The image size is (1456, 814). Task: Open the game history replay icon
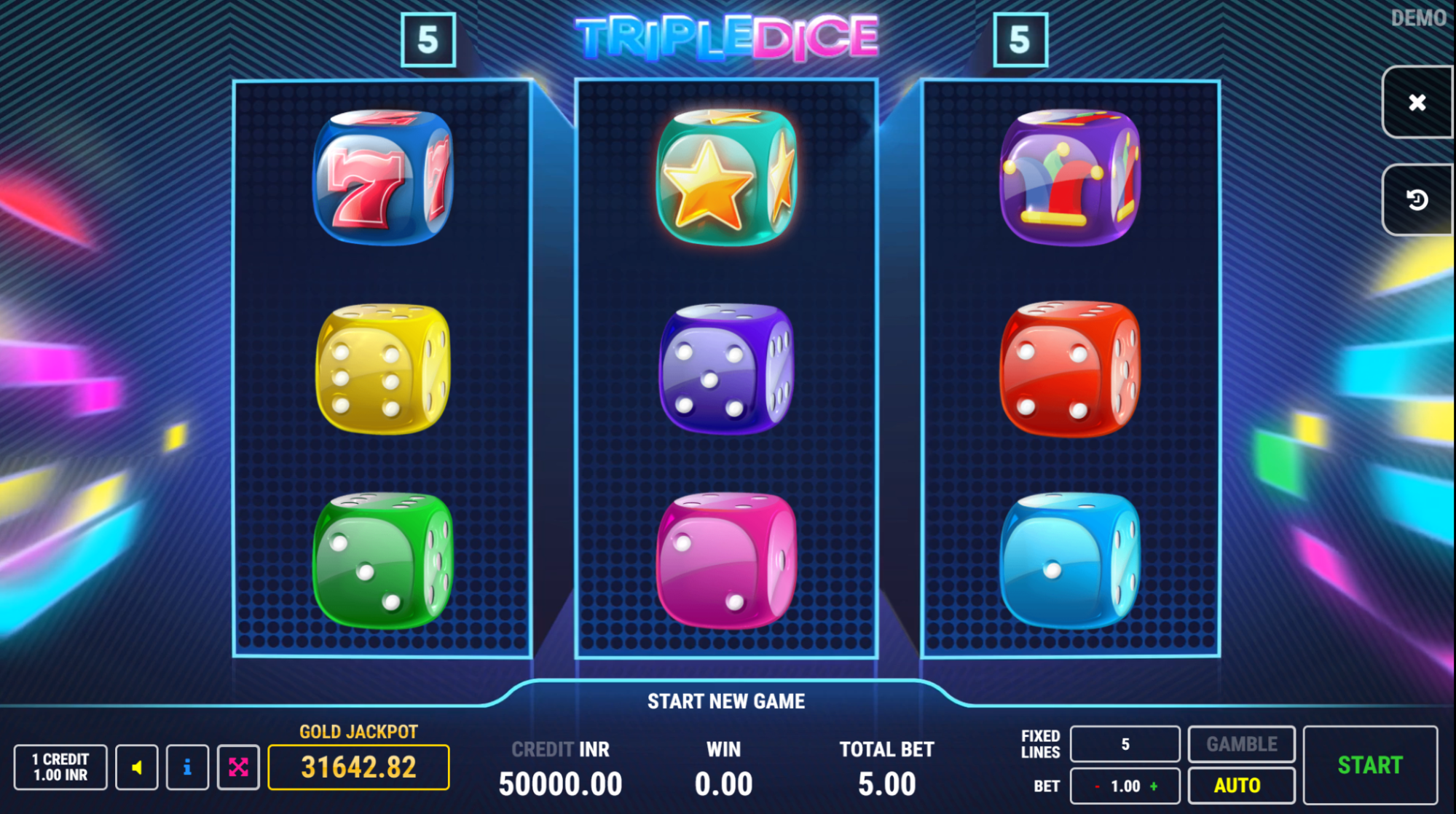(1416, 199)
